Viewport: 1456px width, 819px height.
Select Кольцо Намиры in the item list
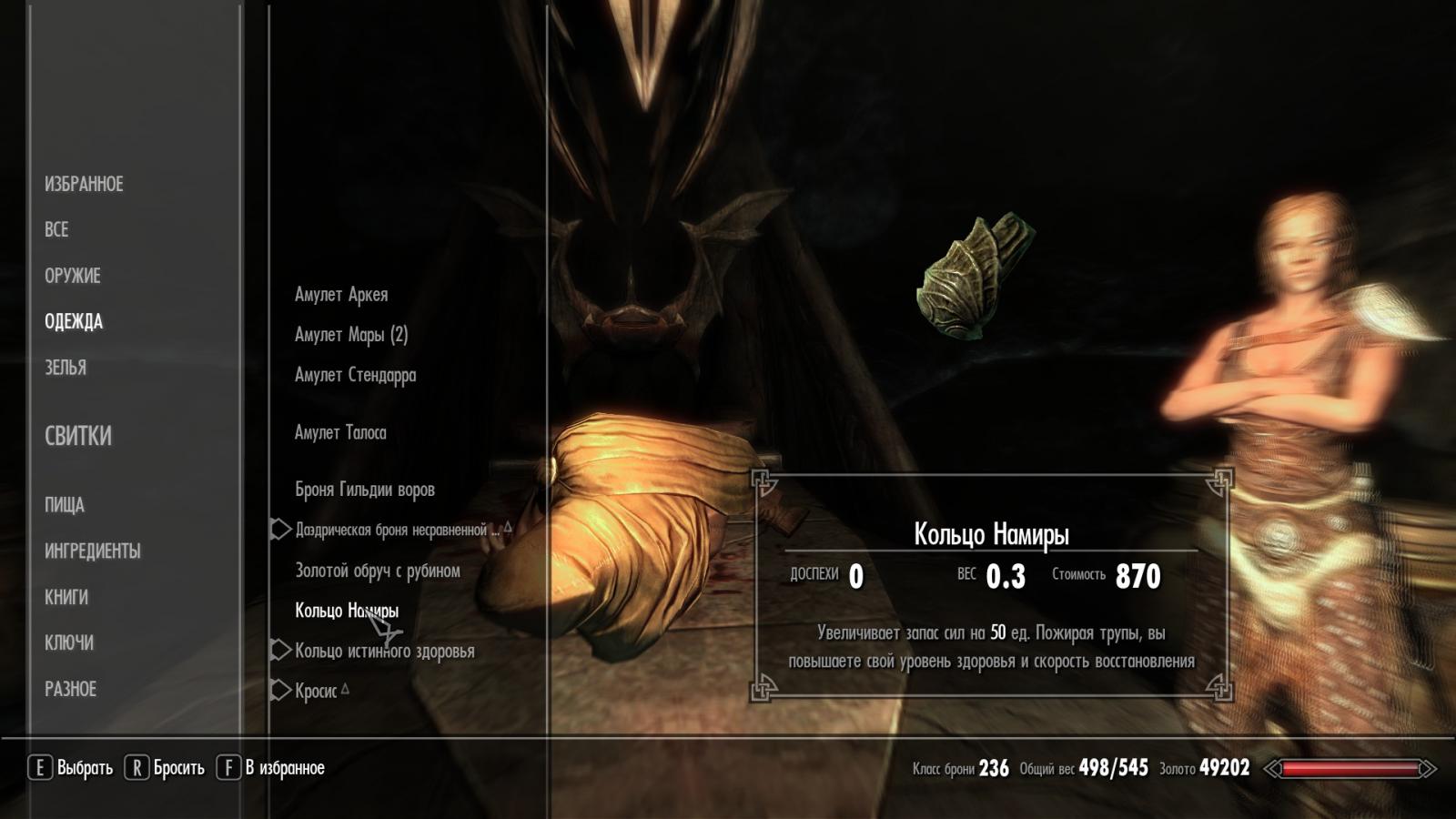(x=349, y=611)
